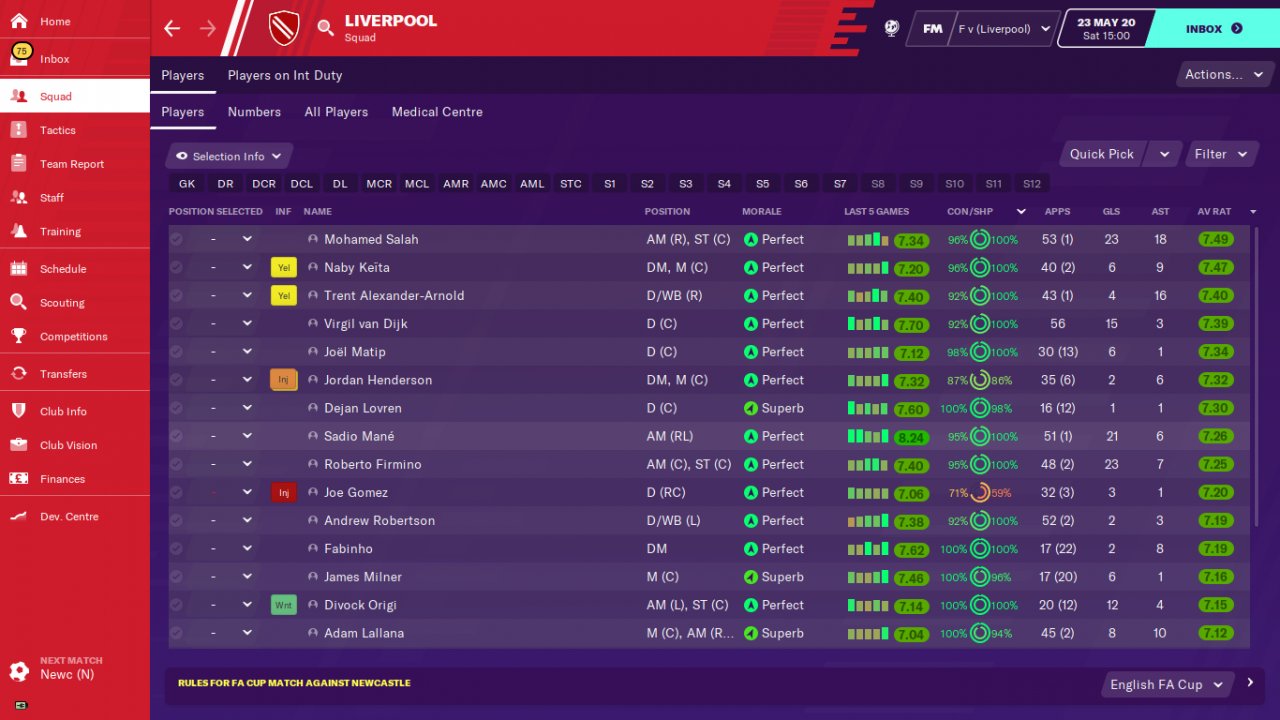The height and width of the screenshot is (720, 1280).
Task: Select Virgil van Dijk from the squad list
Action: [365, 324]
